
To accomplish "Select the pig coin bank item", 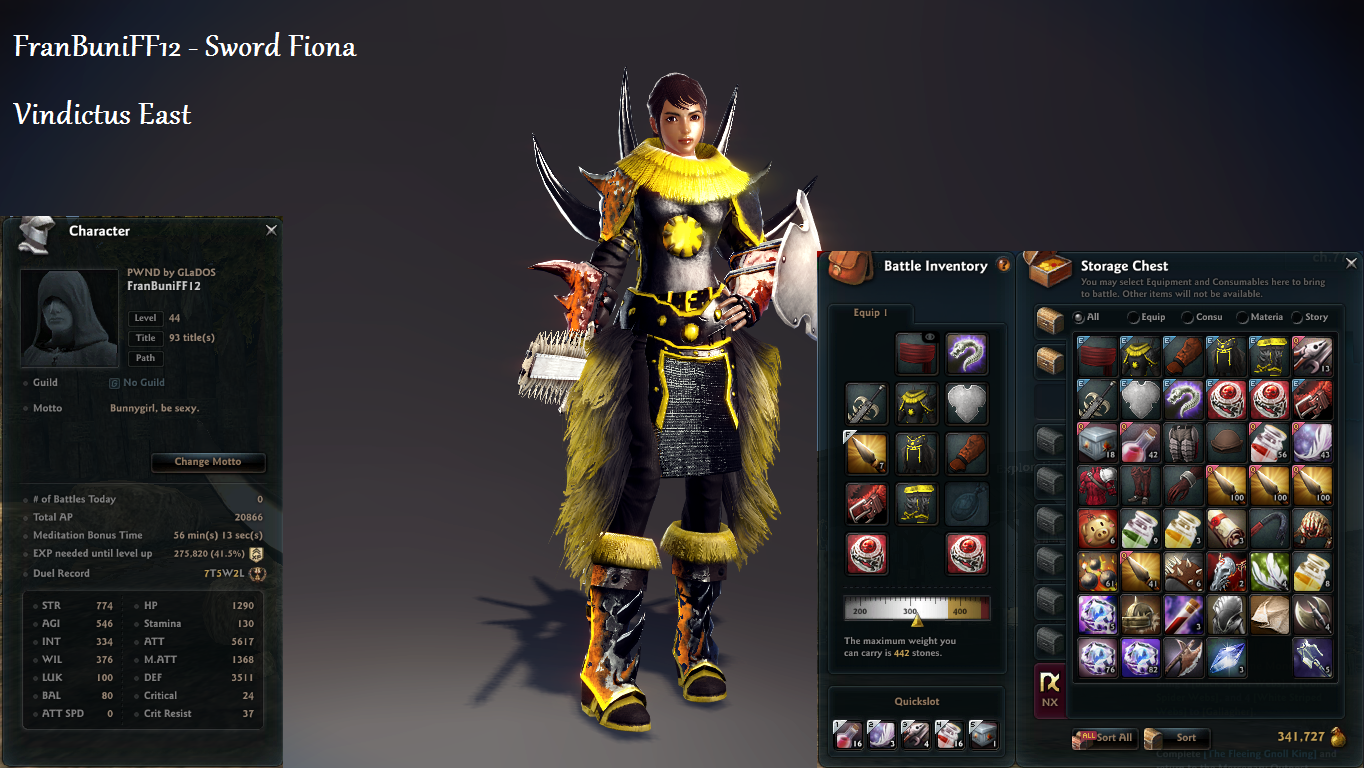I will tap(1097, 528).
